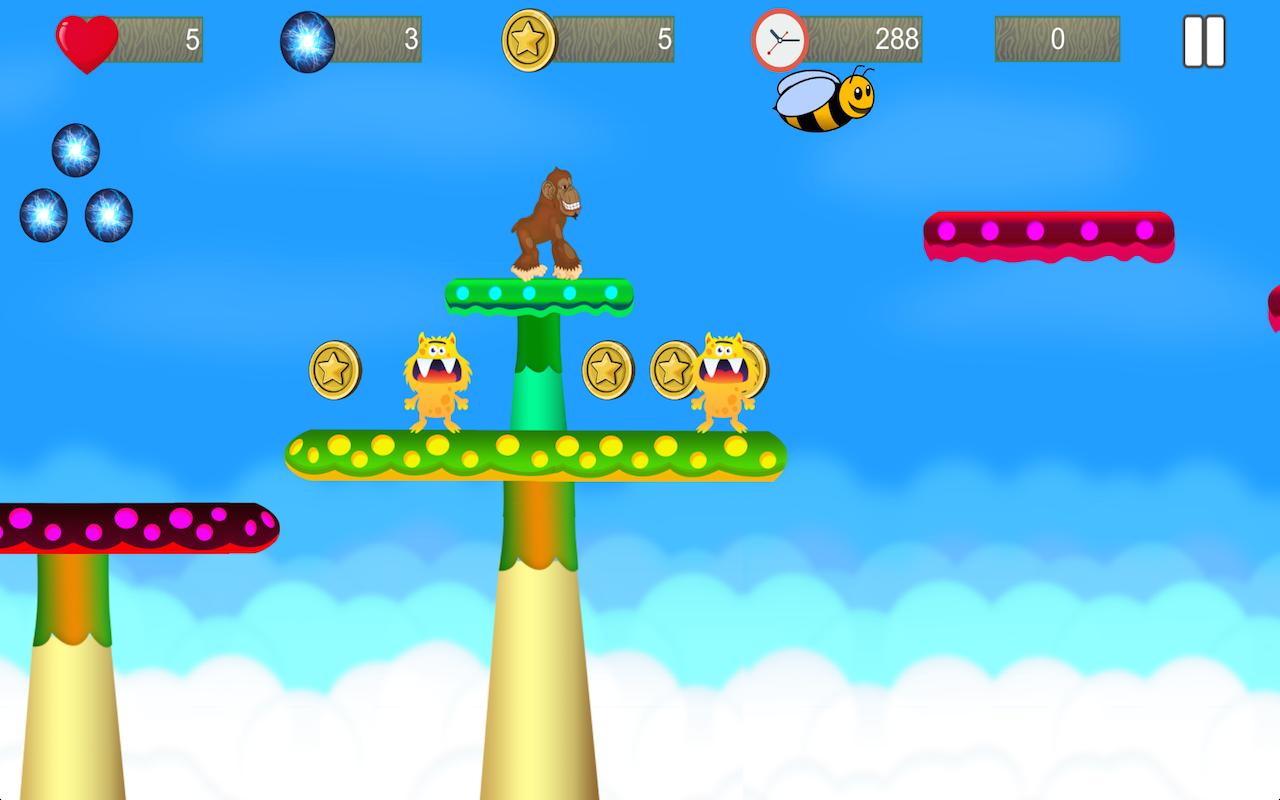This screenshot has height=800, width=1280.
Task: Click the clock timer icon
Action: tap(781, 40)
